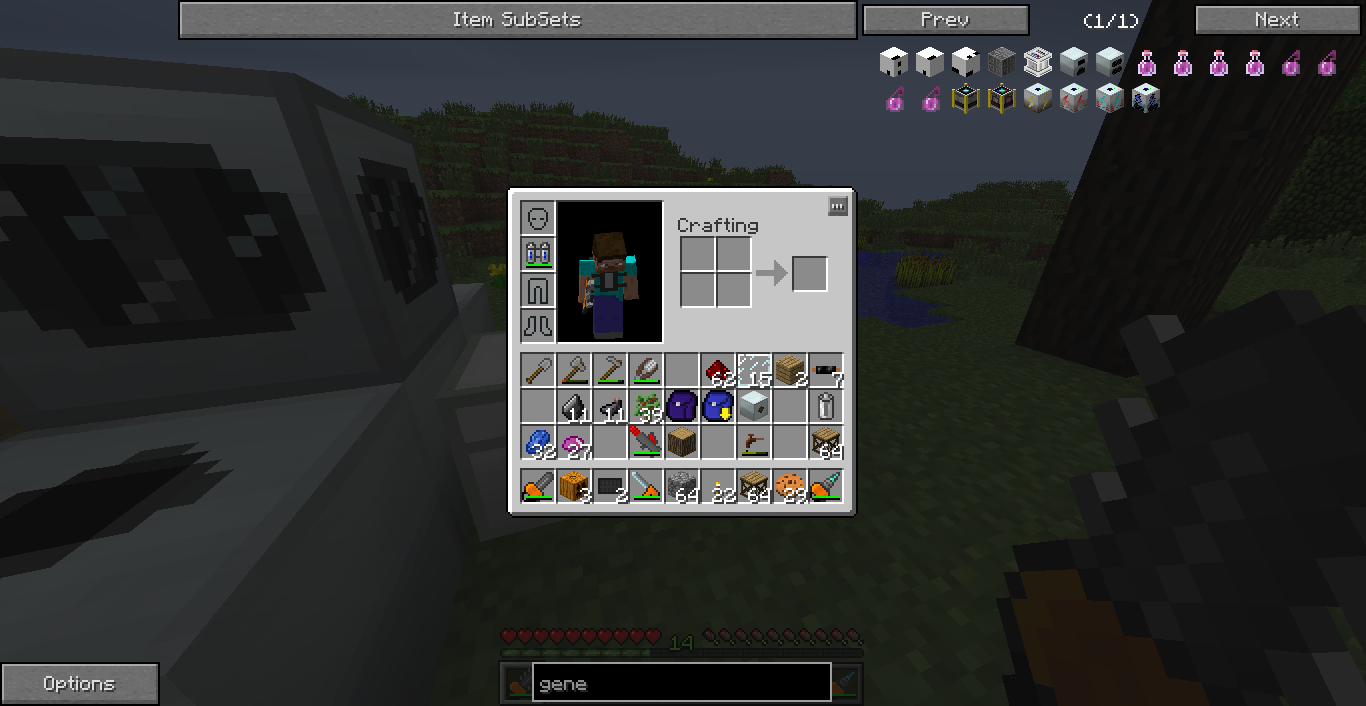Pick up the glass pane stack

coord(754,371)
